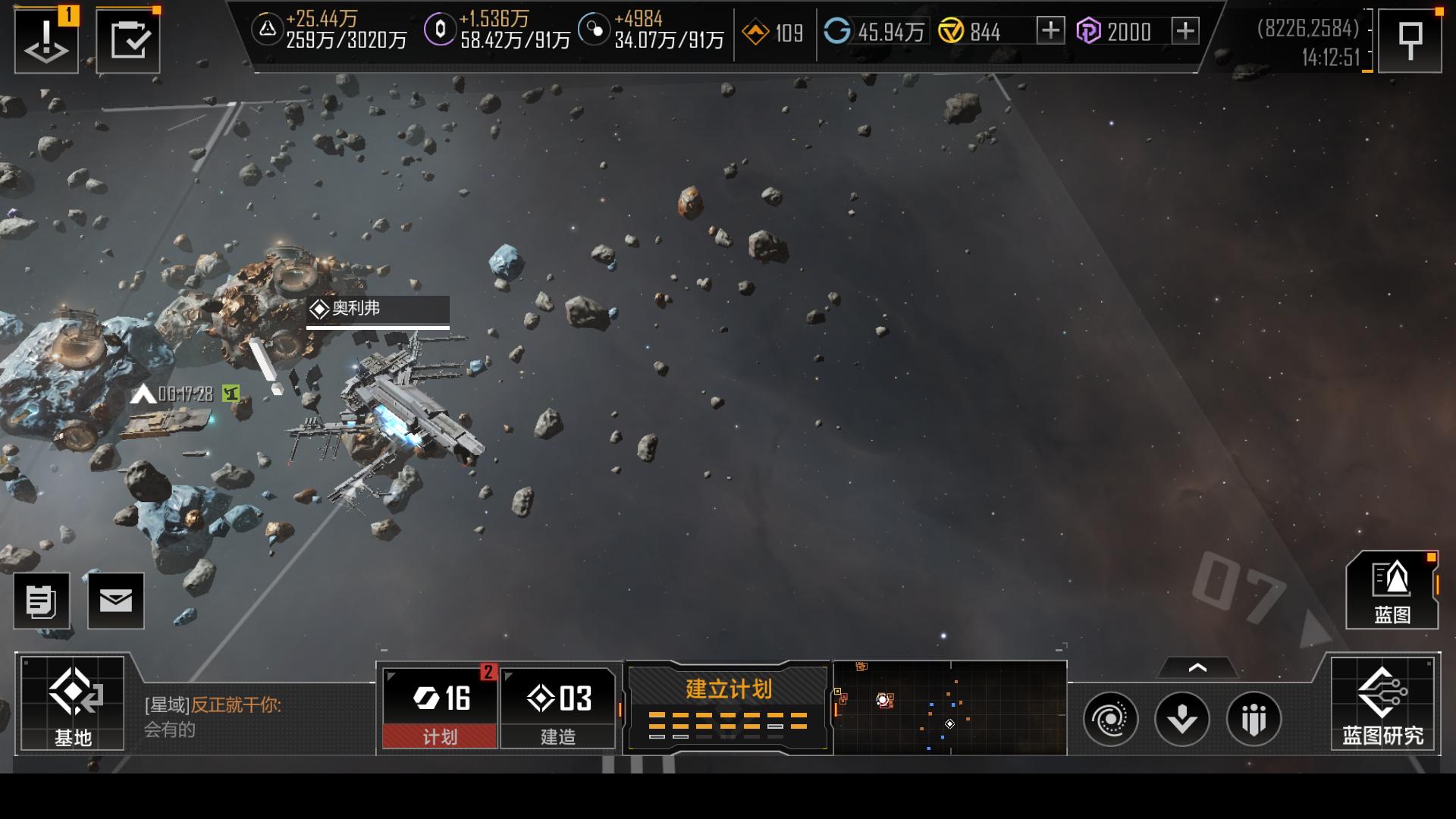Add more gold currency with plus button
The image size is (1456, 819).
point(1050,31)
